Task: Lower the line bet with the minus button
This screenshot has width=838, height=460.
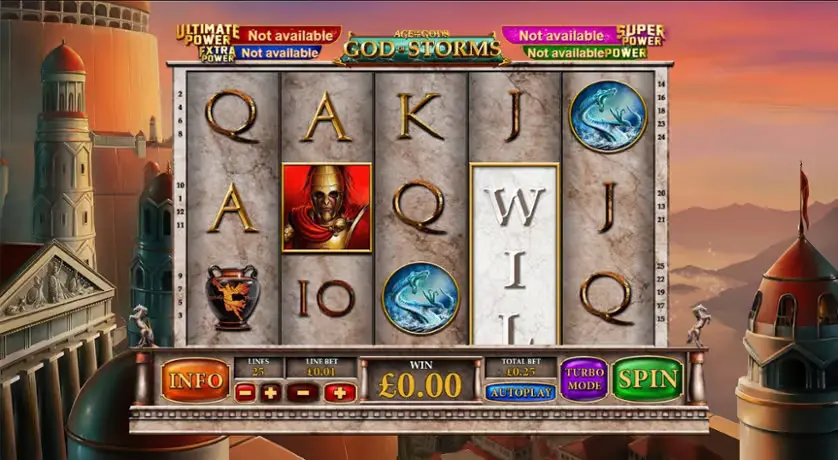Action: tap(302, 393)
